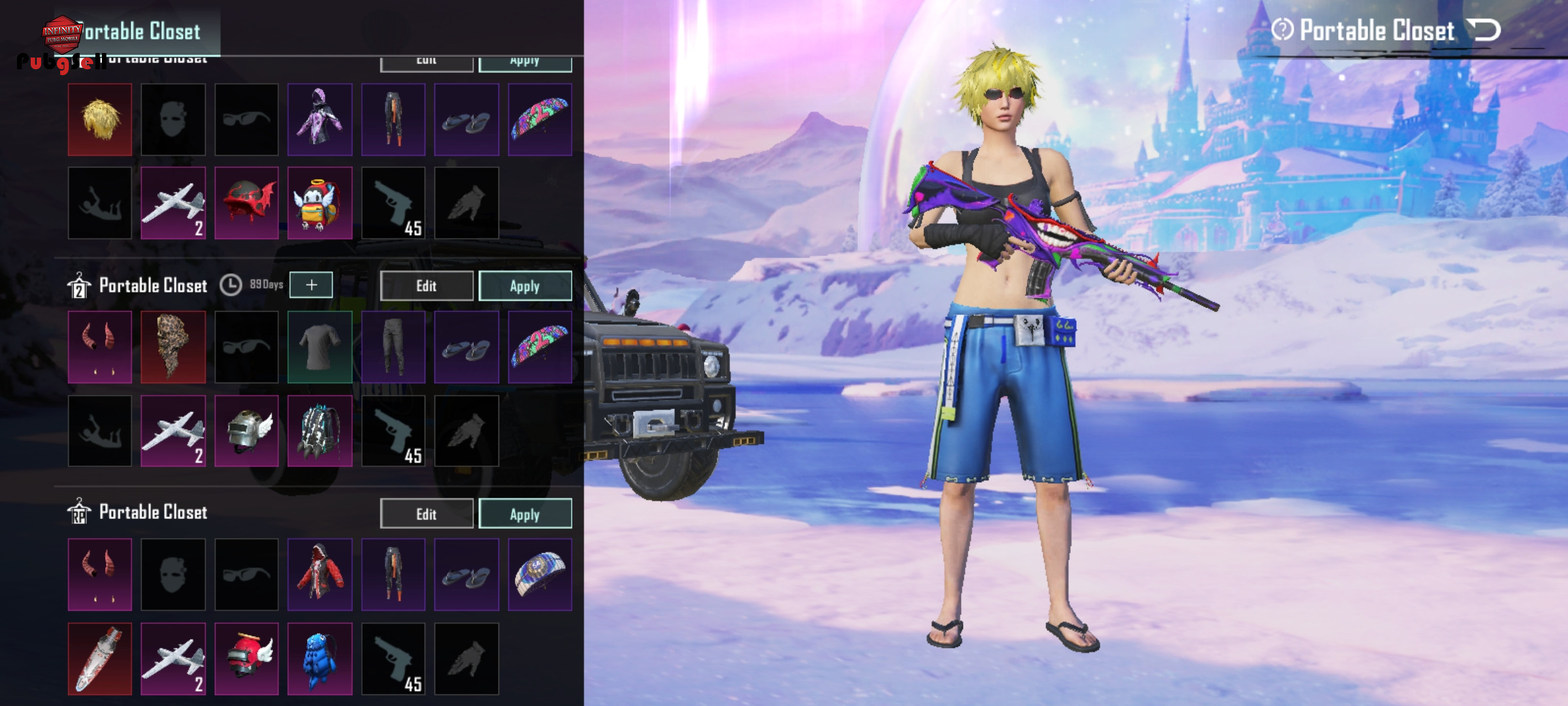Choose the purple hooded jacket slot
The height and width of the screenshot is (706, 1568).
[x=319, y=120]
